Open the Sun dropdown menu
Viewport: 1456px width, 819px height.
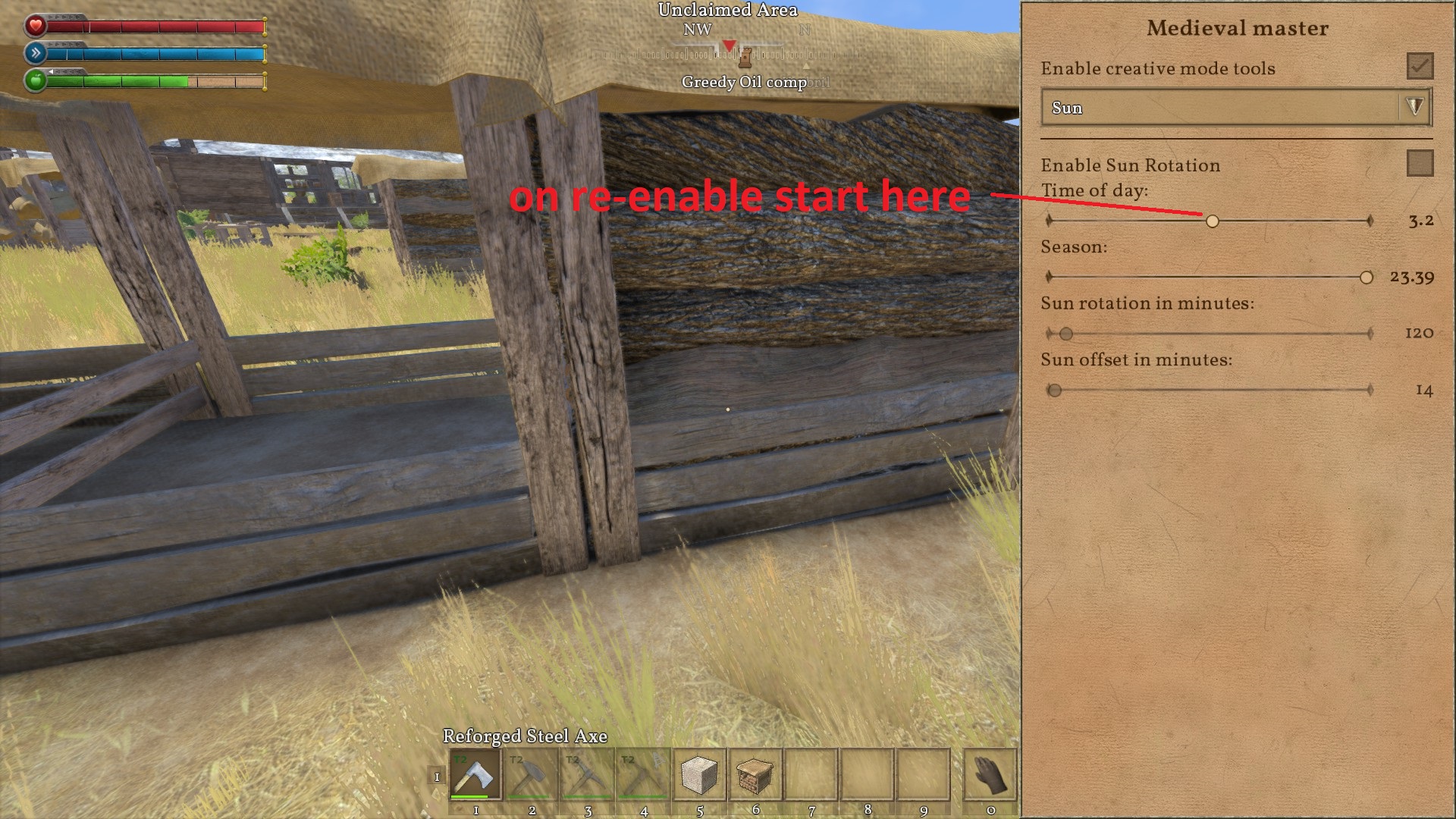1237,108
